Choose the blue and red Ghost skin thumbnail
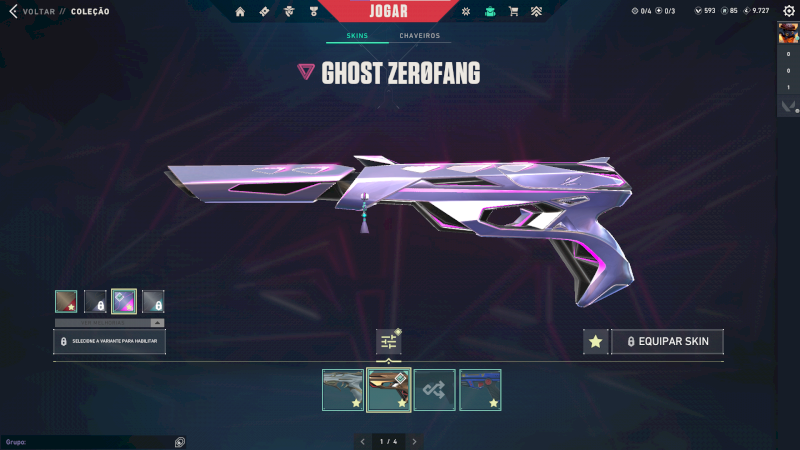800x450 pixels. [480, 390]
